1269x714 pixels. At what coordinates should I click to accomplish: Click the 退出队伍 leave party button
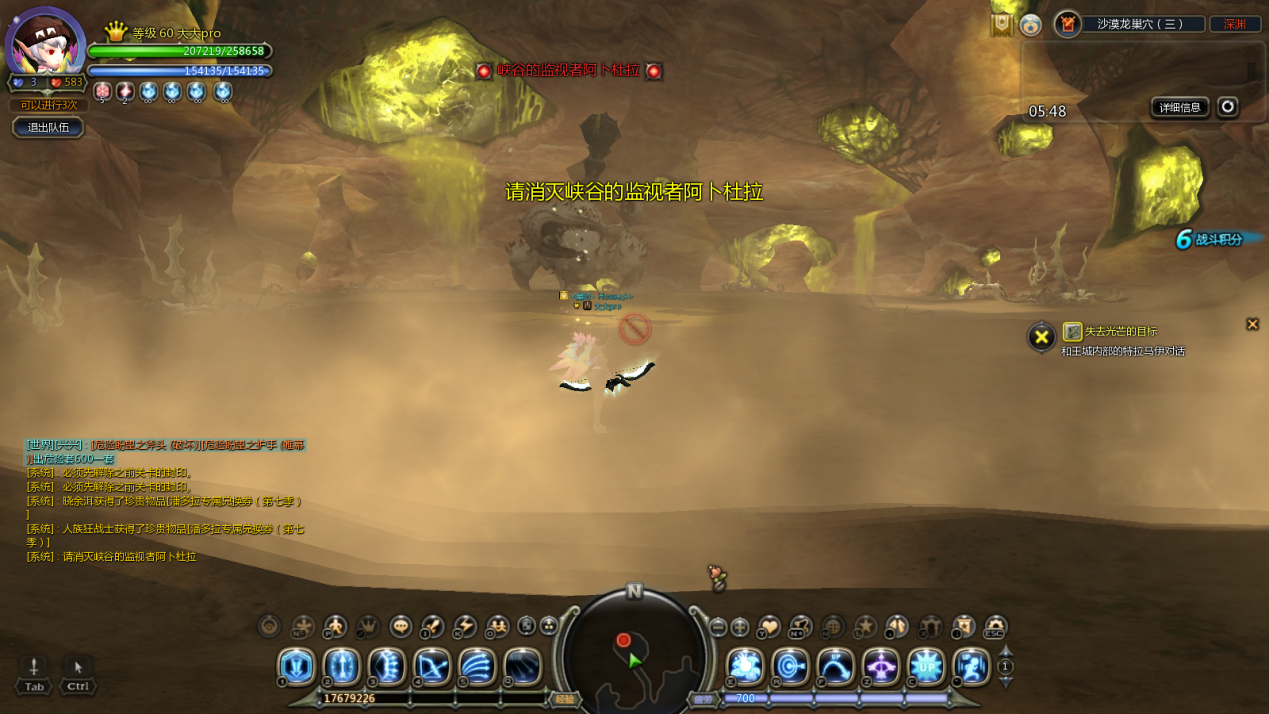(48, 127)
